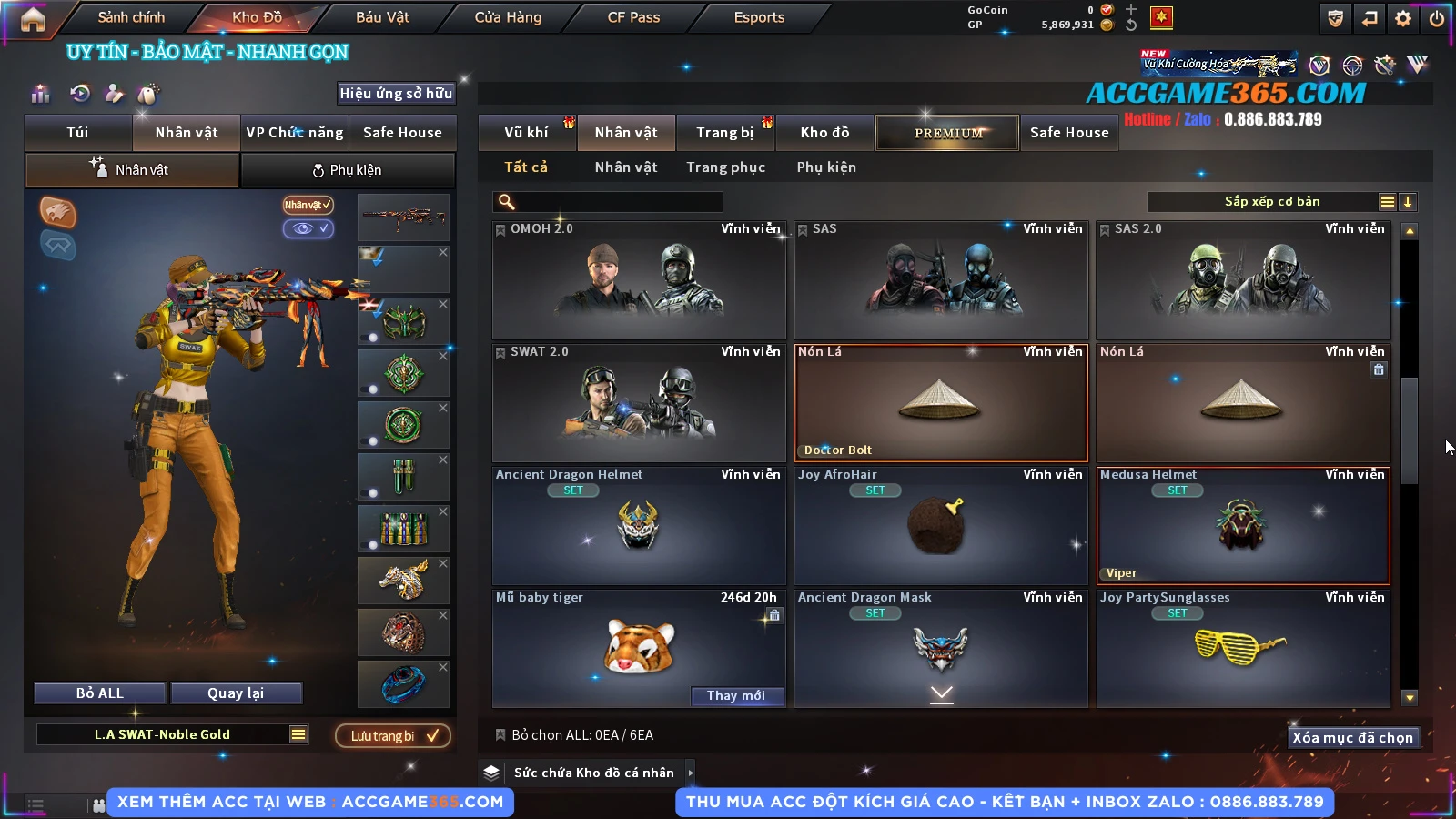
Task: Open the Sắp xếp cơ bản dropdown
Action: [1272, 202]
